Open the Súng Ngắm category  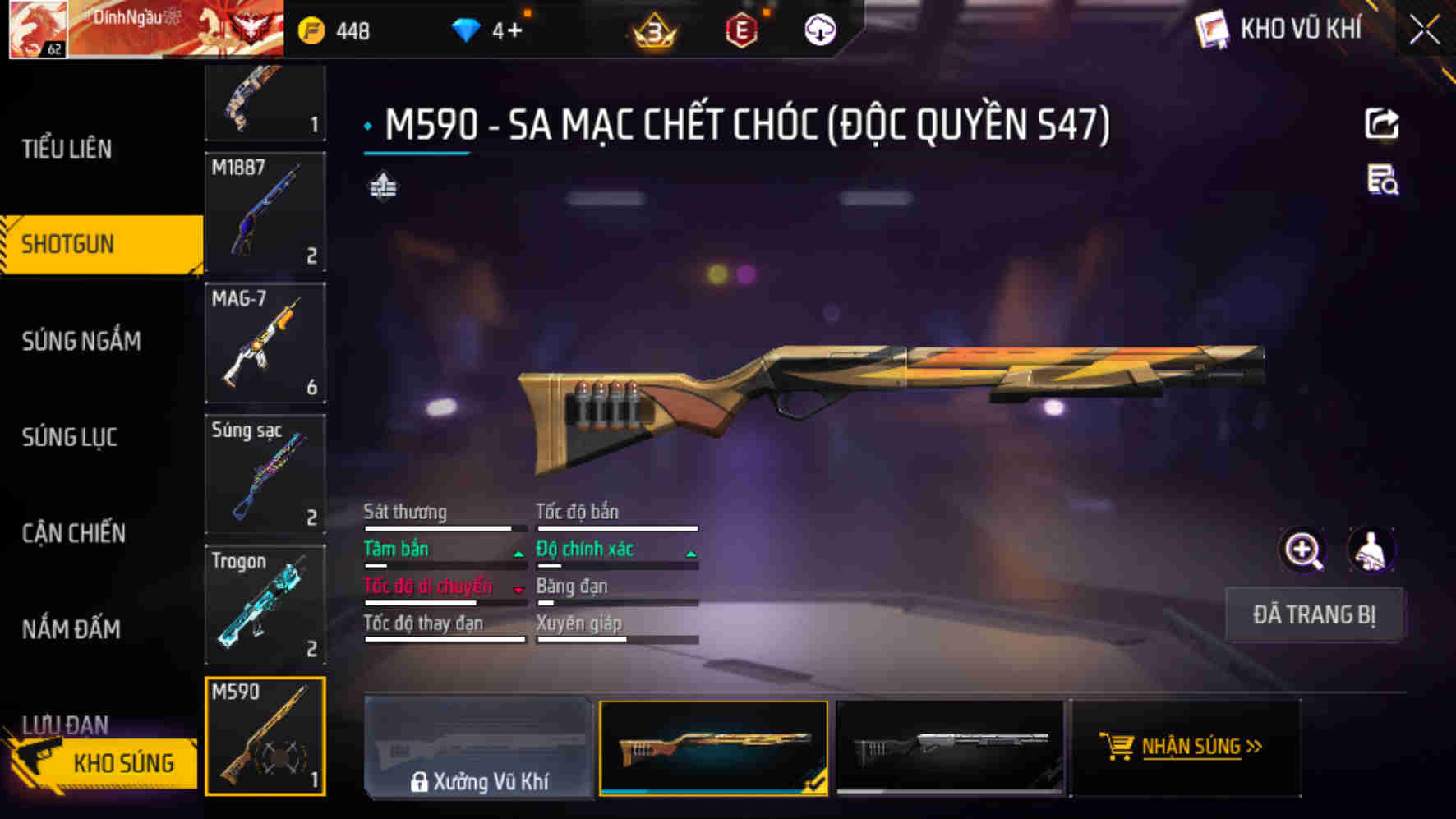tap(80, 341)
